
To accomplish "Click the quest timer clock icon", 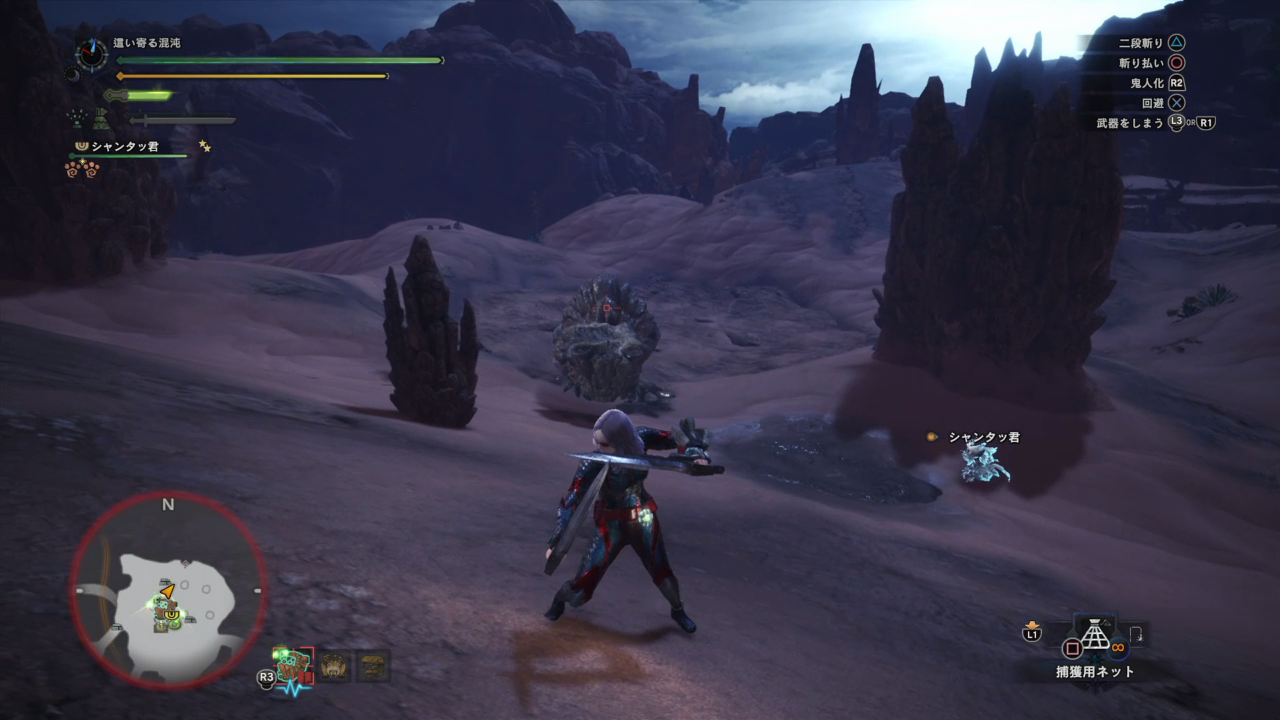I will point(92,54).
